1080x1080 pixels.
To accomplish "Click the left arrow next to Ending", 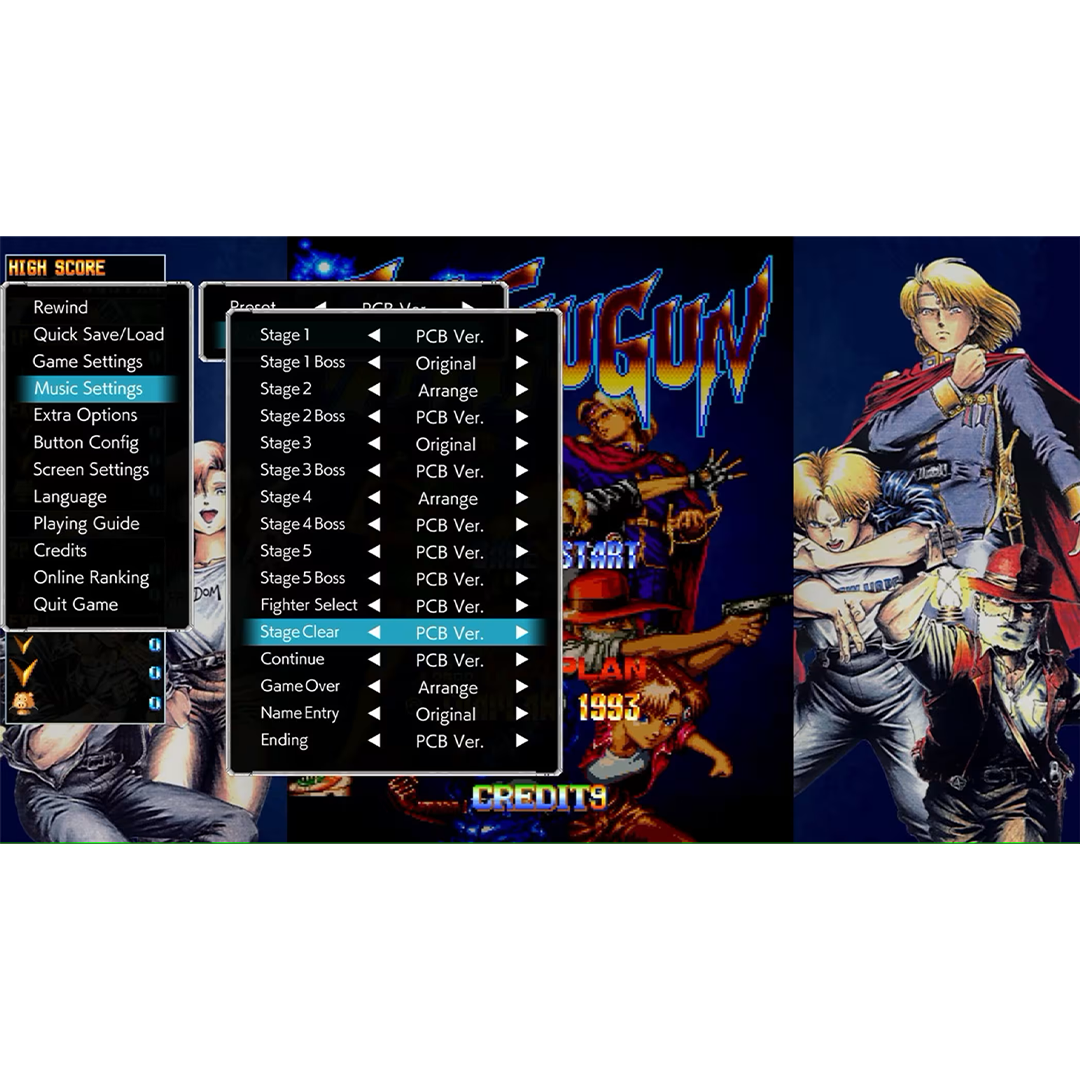I will coord(374,741).
